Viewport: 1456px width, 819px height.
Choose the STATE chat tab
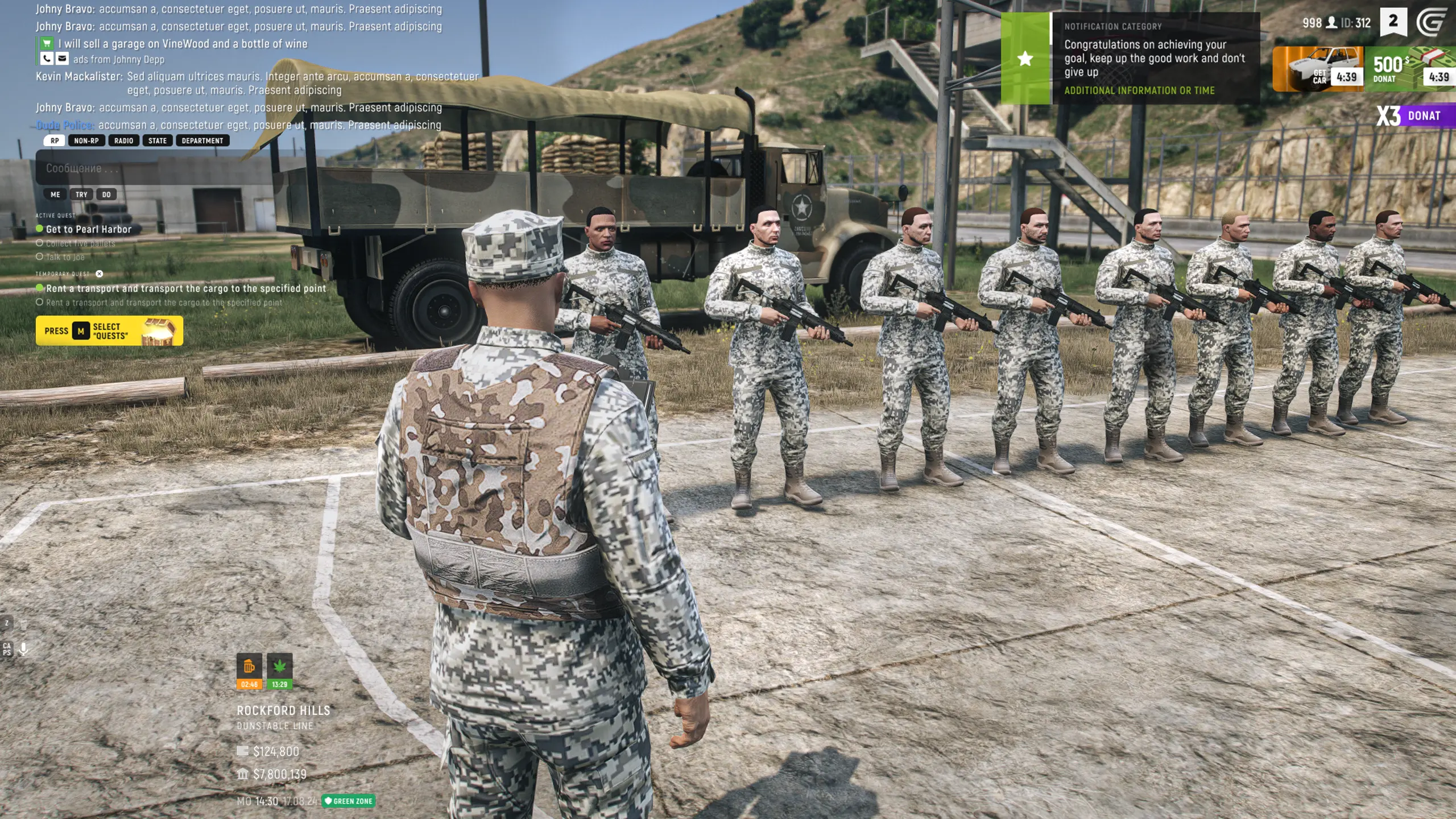coord(158,140)
